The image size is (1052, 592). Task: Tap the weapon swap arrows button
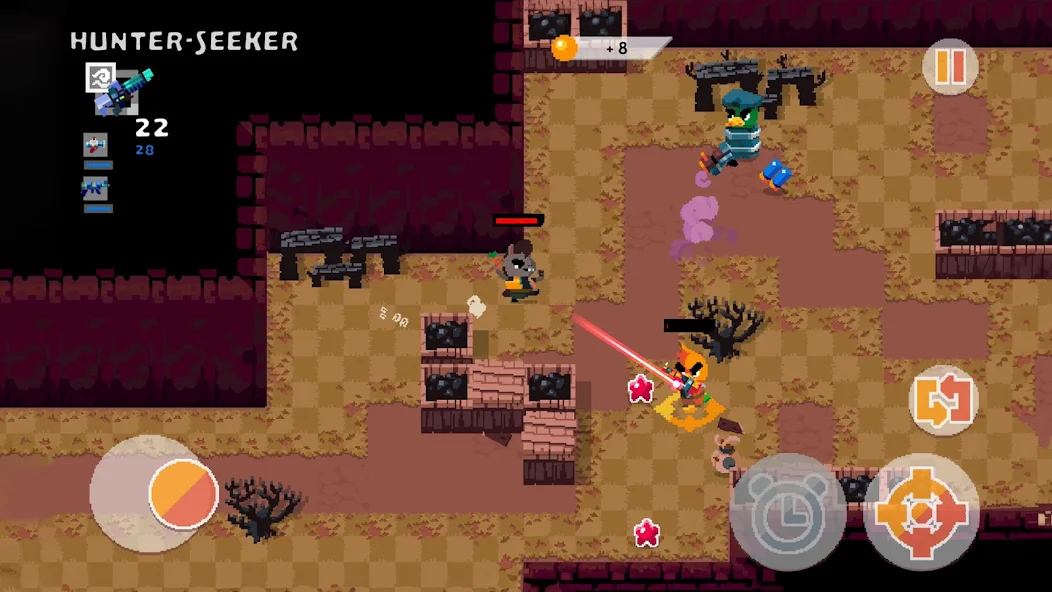[942, 400]
